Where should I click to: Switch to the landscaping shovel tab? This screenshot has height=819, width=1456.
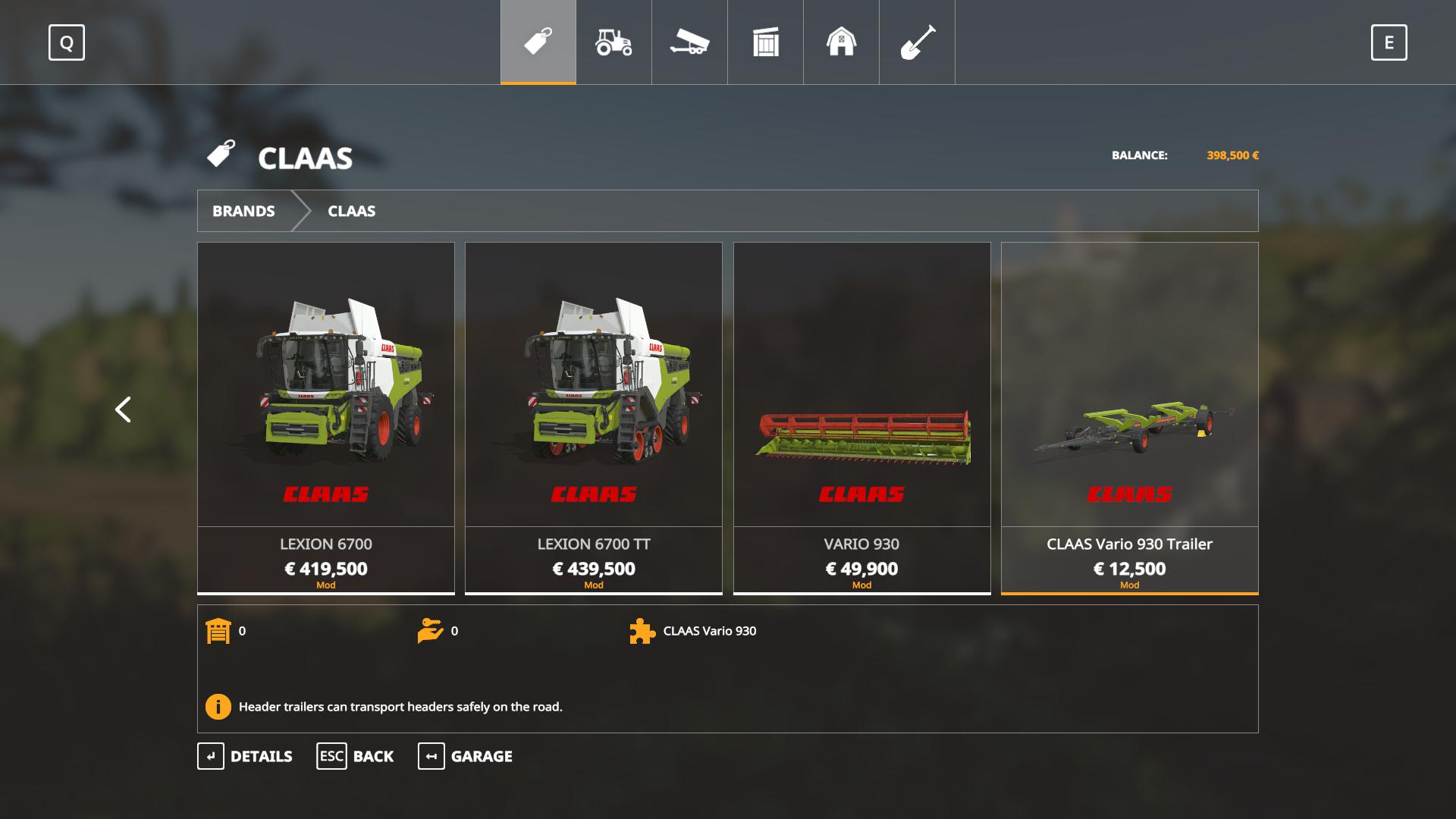917,42
